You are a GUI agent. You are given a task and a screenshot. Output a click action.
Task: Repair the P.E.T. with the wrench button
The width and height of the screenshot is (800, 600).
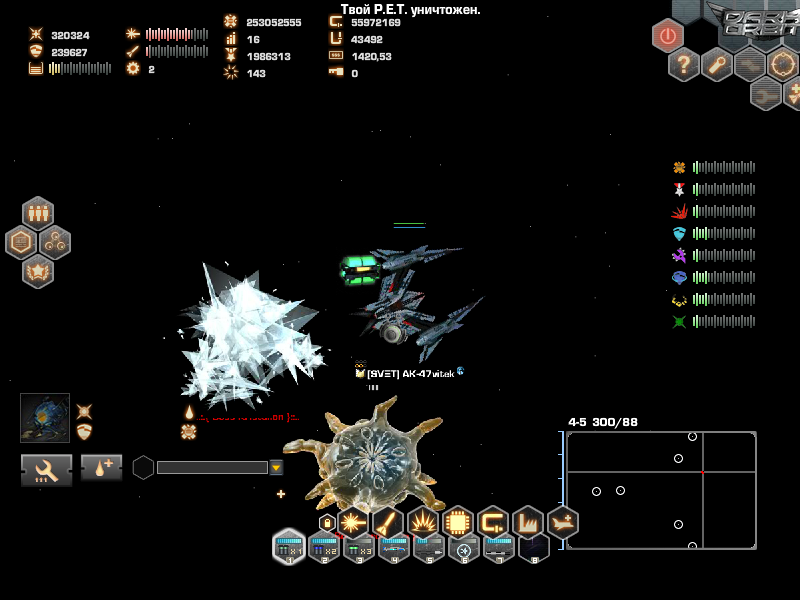pos(47,468)
